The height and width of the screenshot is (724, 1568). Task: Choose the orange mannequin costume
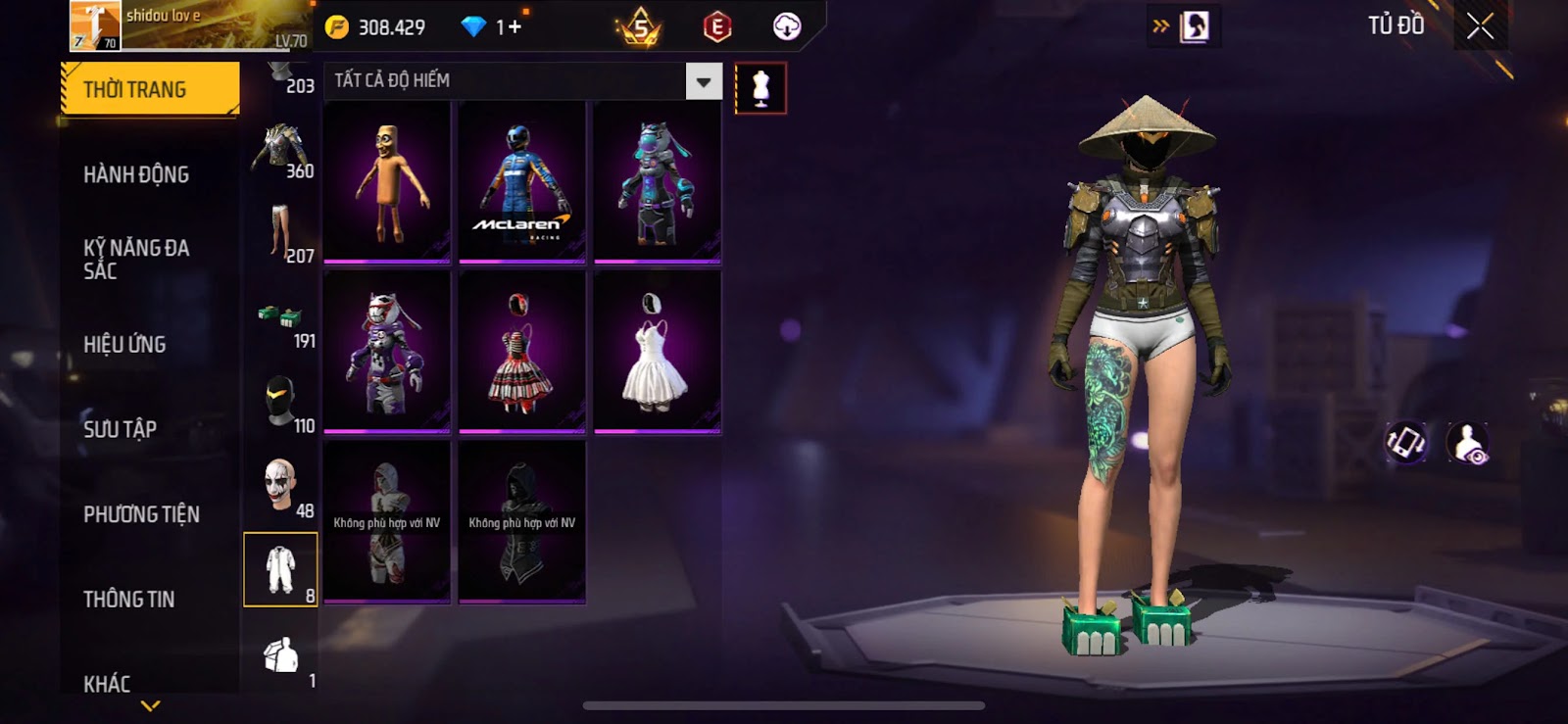[x=387, y=182]
